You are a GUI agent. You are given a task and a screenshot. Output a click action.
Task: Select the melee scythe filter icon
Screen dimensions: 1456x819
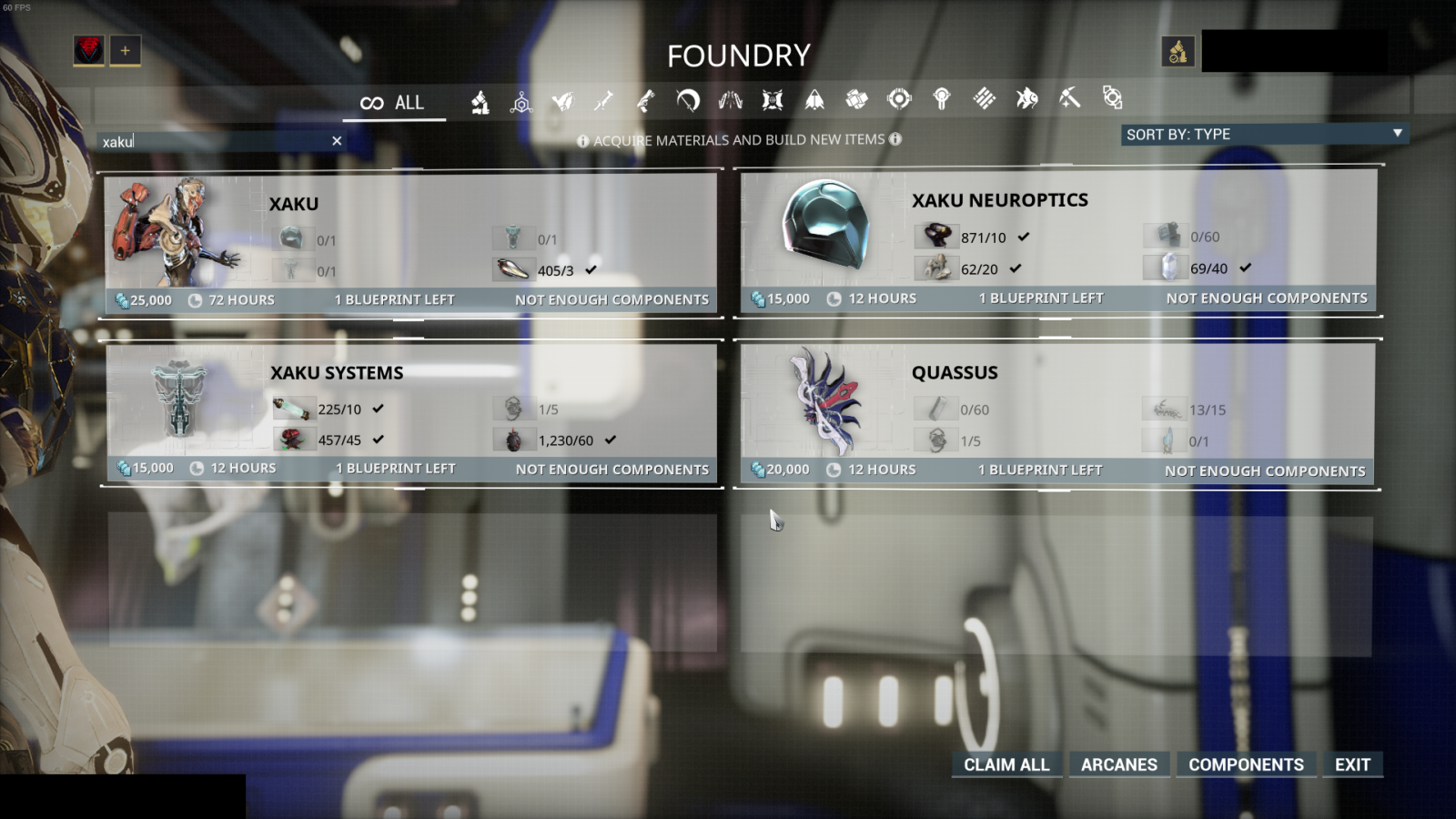pos(686,100)
